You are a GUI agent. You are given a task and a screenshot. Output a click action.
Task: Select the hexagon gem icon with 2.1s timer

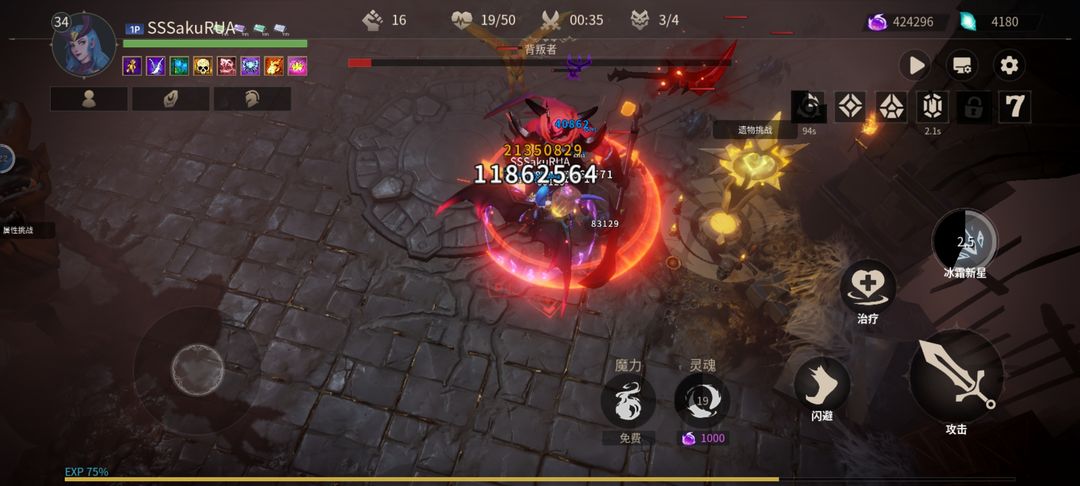pyautogui.click(x=932, y=107)
